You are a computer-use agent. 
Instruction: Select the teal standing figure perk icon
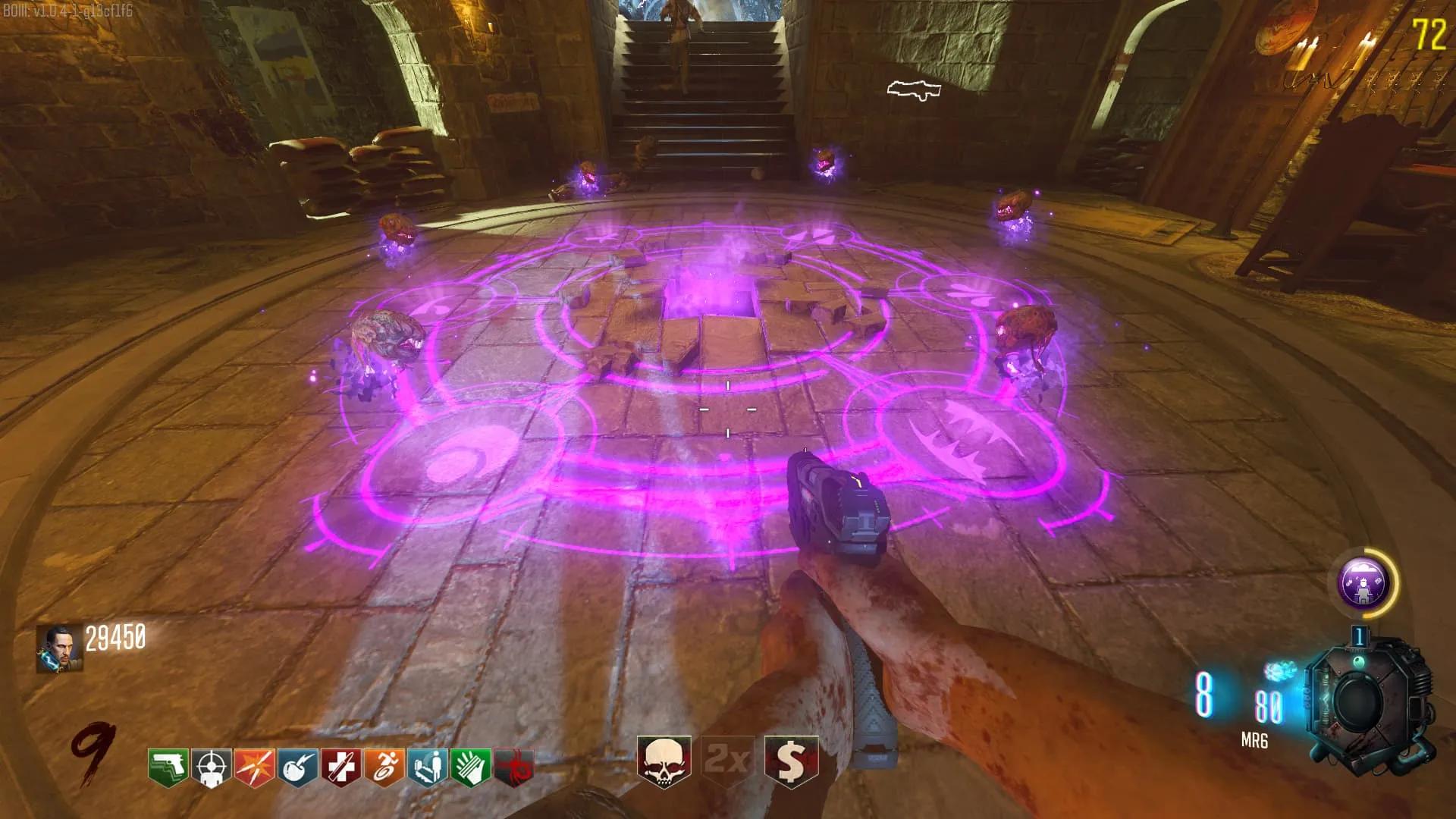pyautogui.click(x=427, y=767)
